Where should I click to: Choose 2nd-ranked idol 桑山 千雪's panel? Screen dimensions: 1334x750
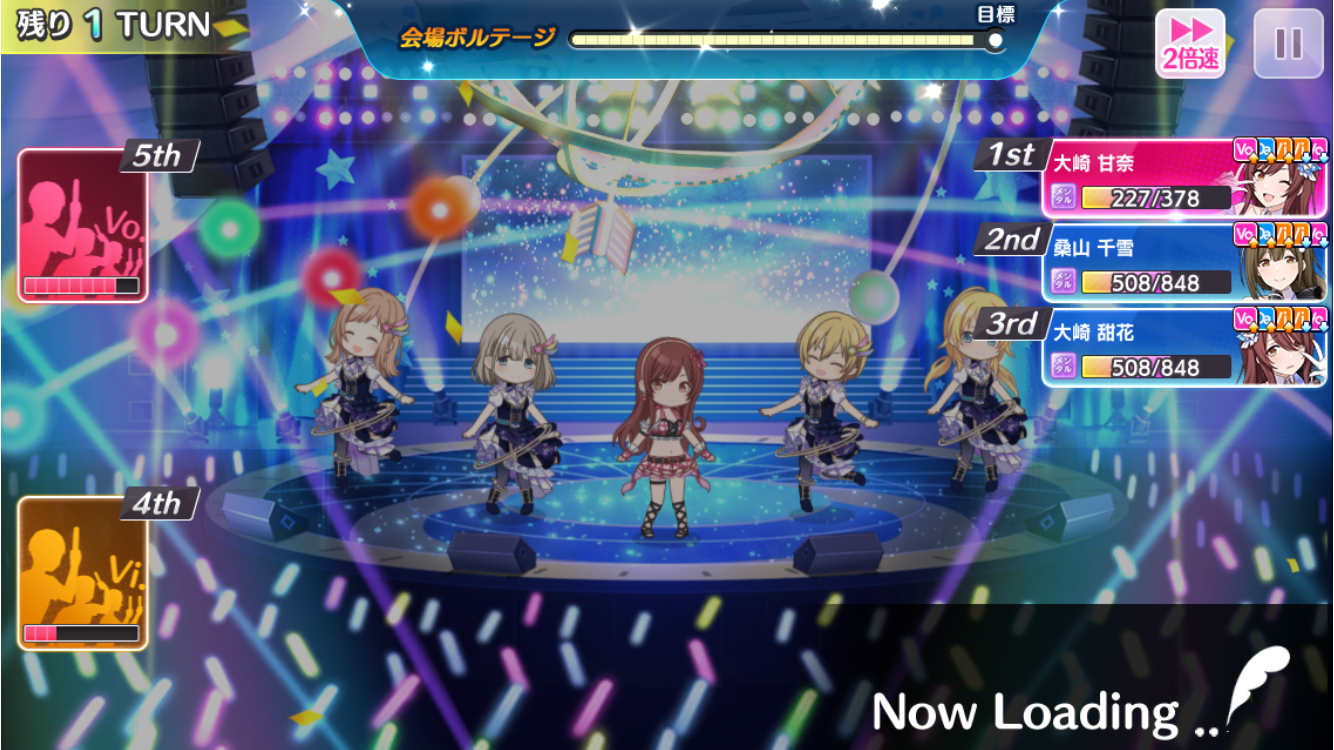[x=1185, y=264]
